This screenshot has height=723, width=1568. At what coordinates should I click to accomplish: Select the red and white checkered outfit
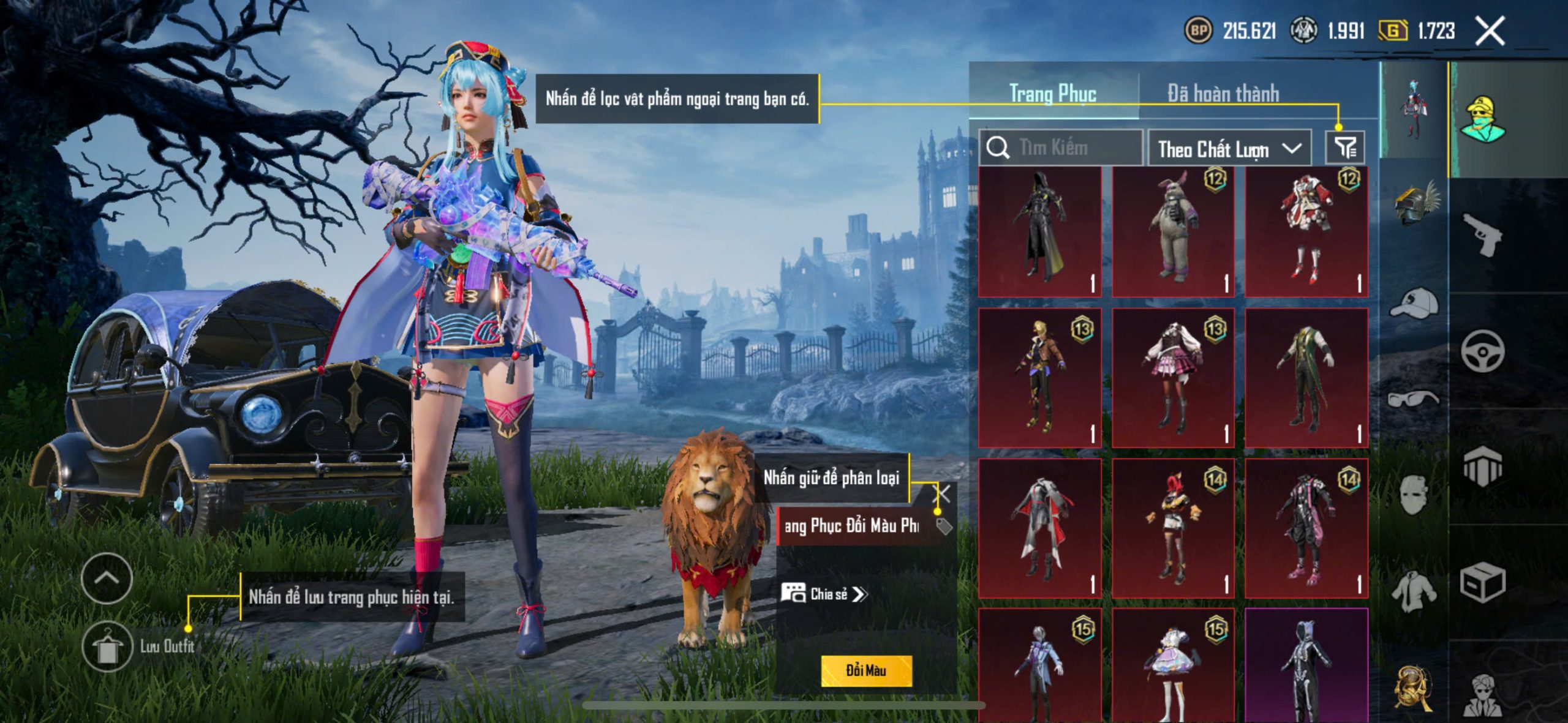1306,231
